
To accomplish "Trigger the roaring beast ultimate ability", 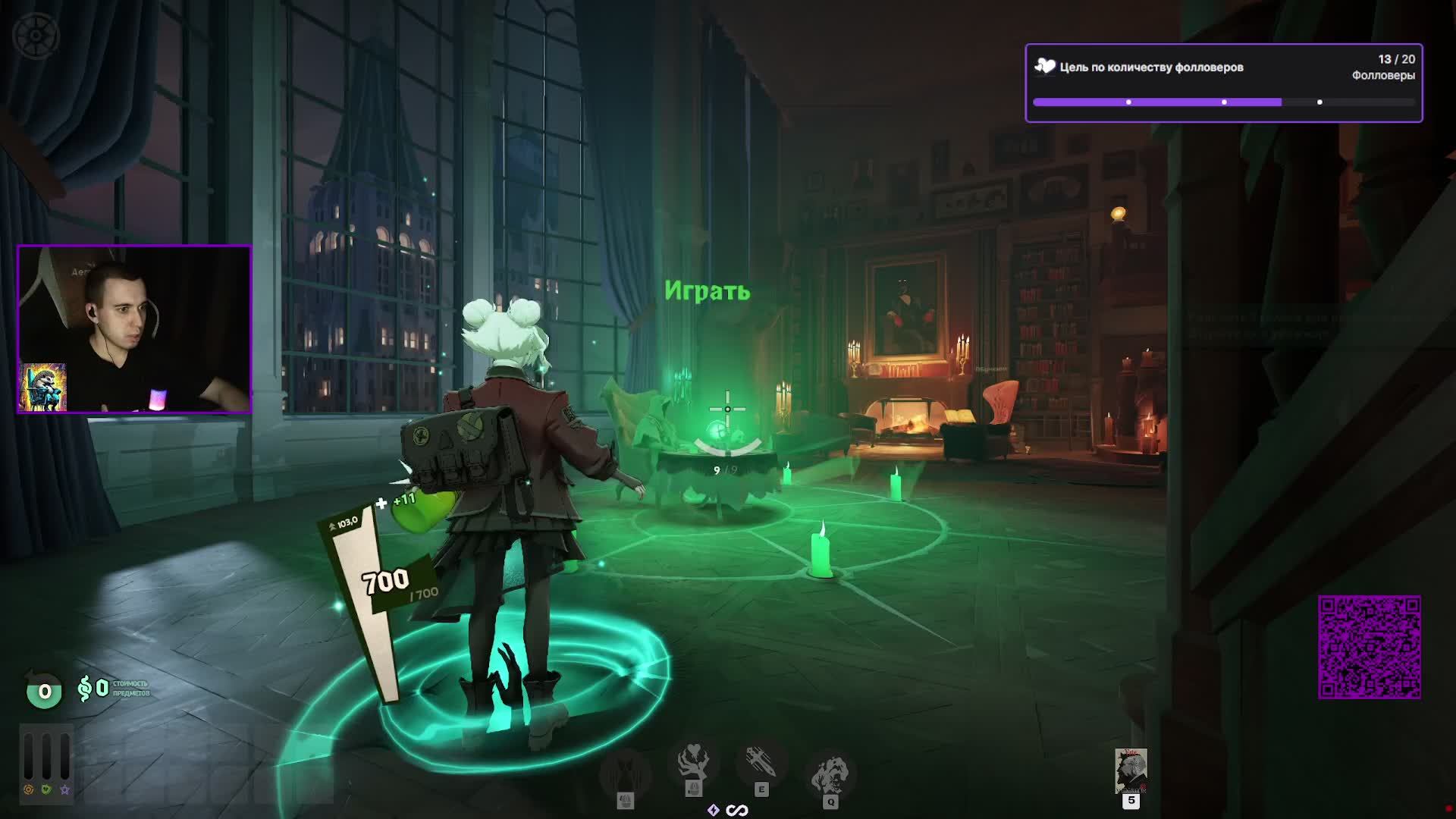I will [830, 773].
